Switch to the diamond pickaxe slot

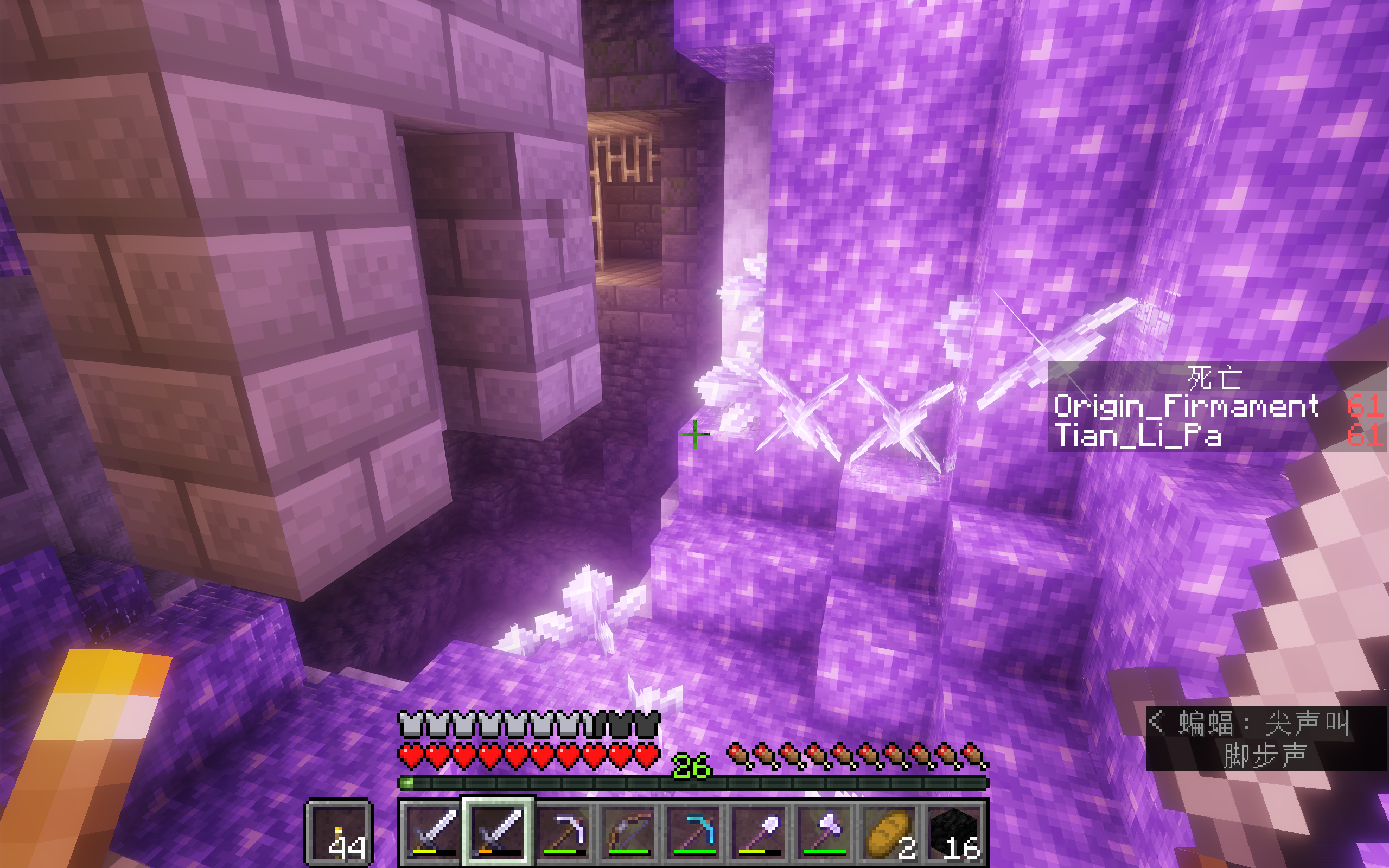click(693, 832)
